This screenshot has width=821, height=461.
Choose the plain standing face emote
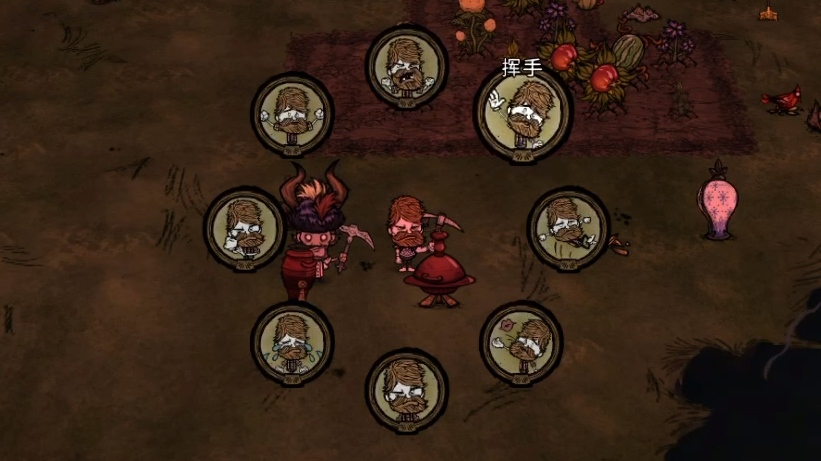coord(406,387)
